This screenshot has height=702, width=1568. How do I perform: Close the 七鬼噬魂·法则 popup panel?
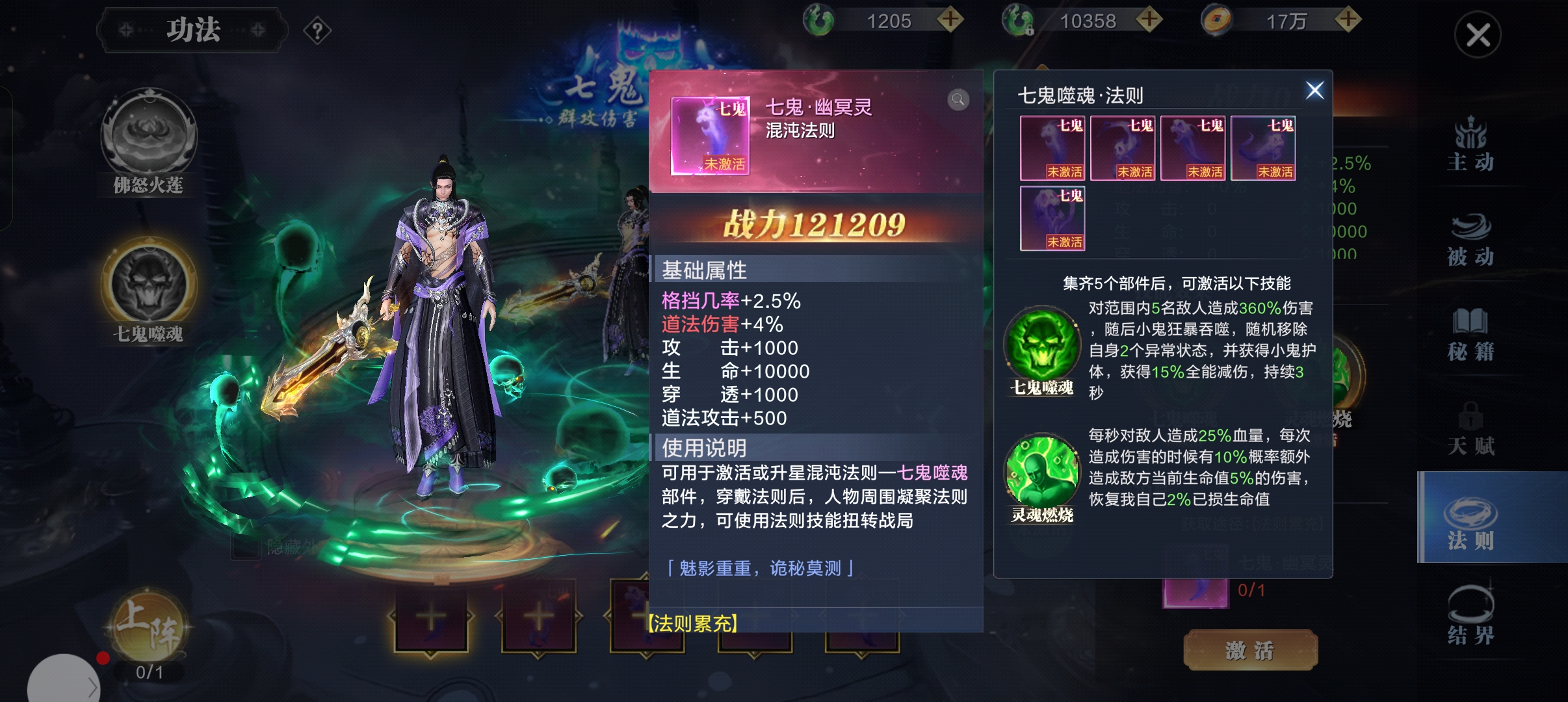point(1314,90)
